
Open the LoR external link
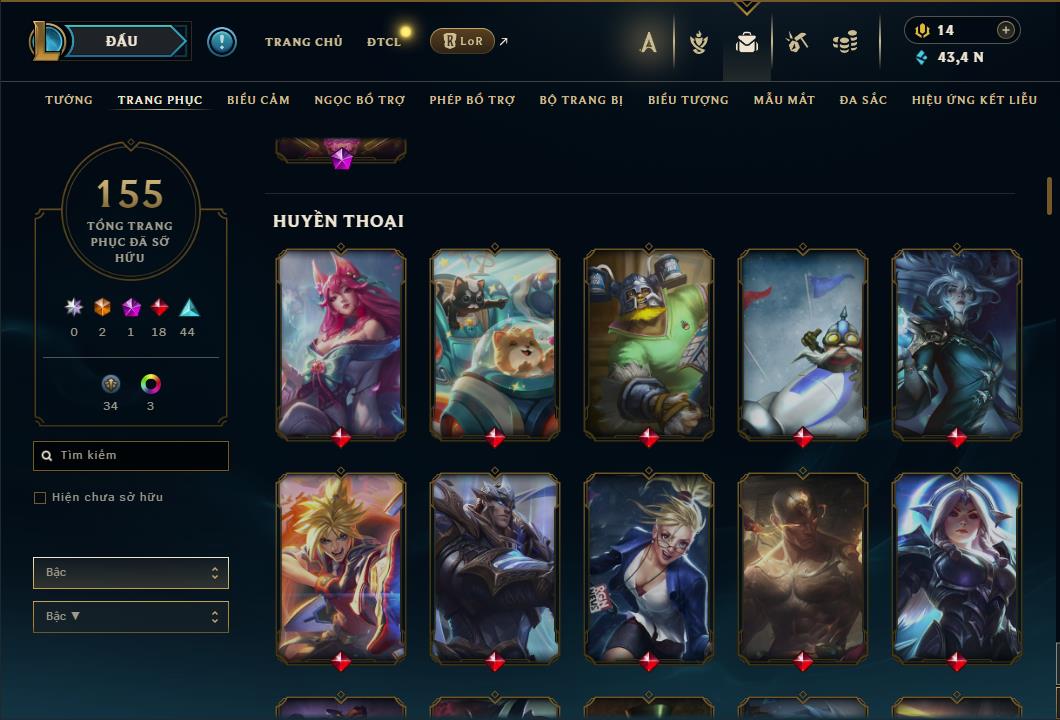[463, 41]
